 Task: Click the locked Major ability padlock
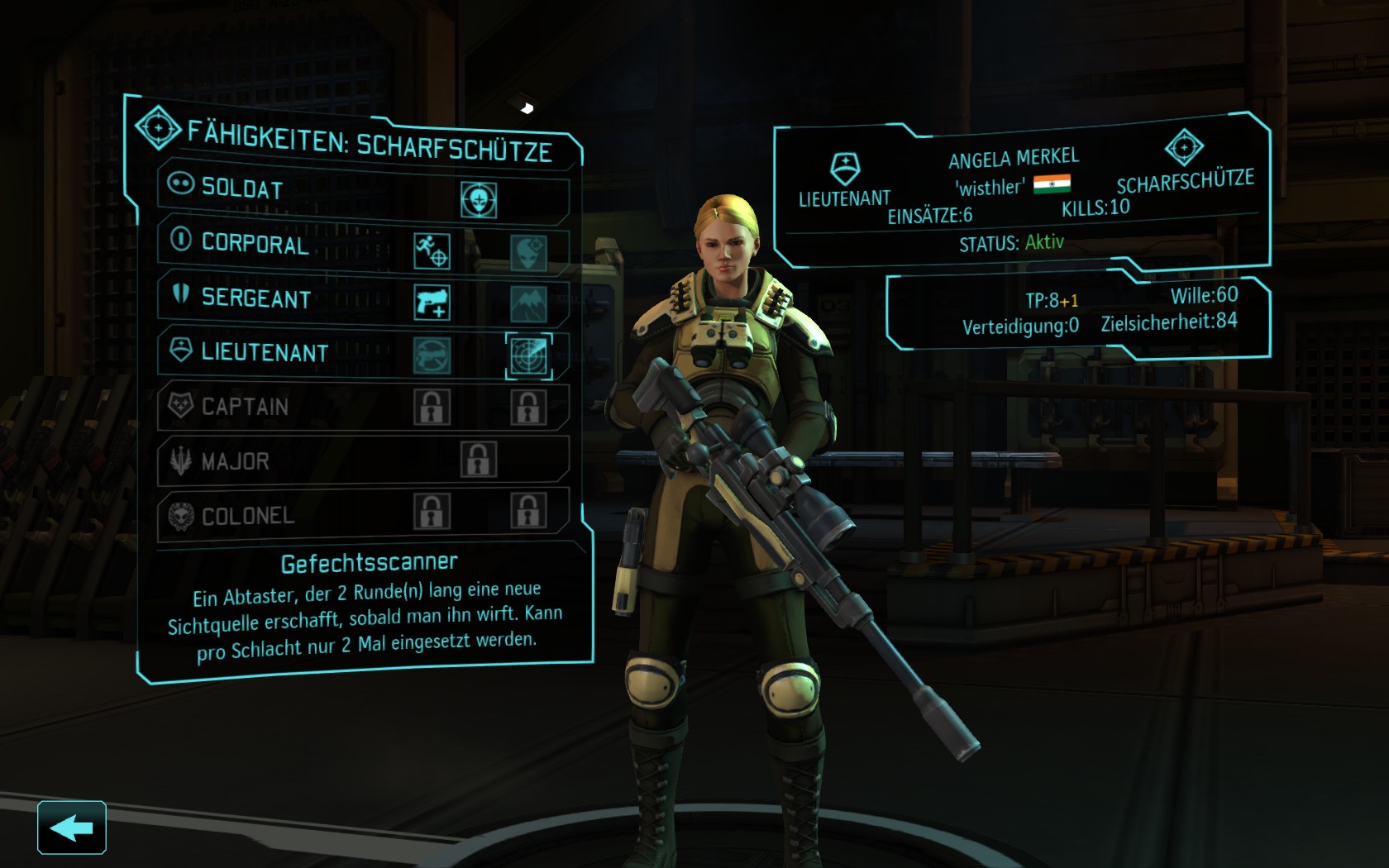click(x=479, y=460)
